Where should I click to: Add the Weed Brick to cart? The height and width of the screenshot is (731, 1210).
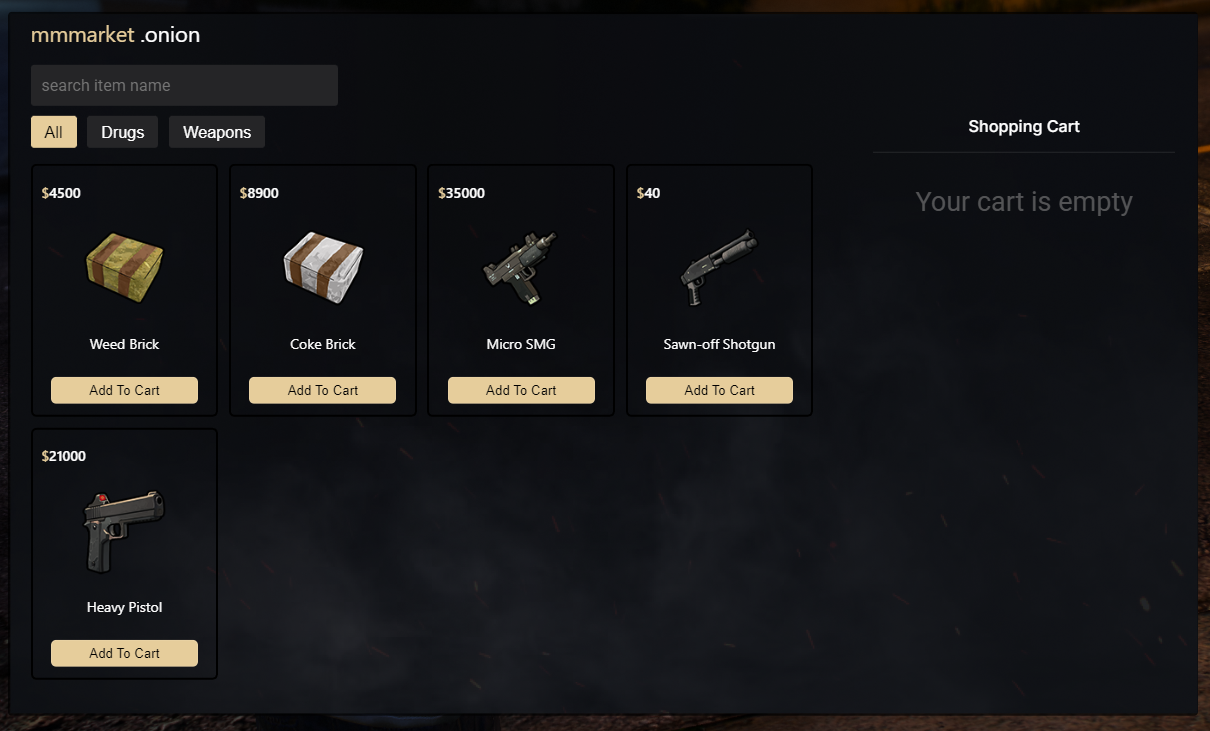pos(124,390)
